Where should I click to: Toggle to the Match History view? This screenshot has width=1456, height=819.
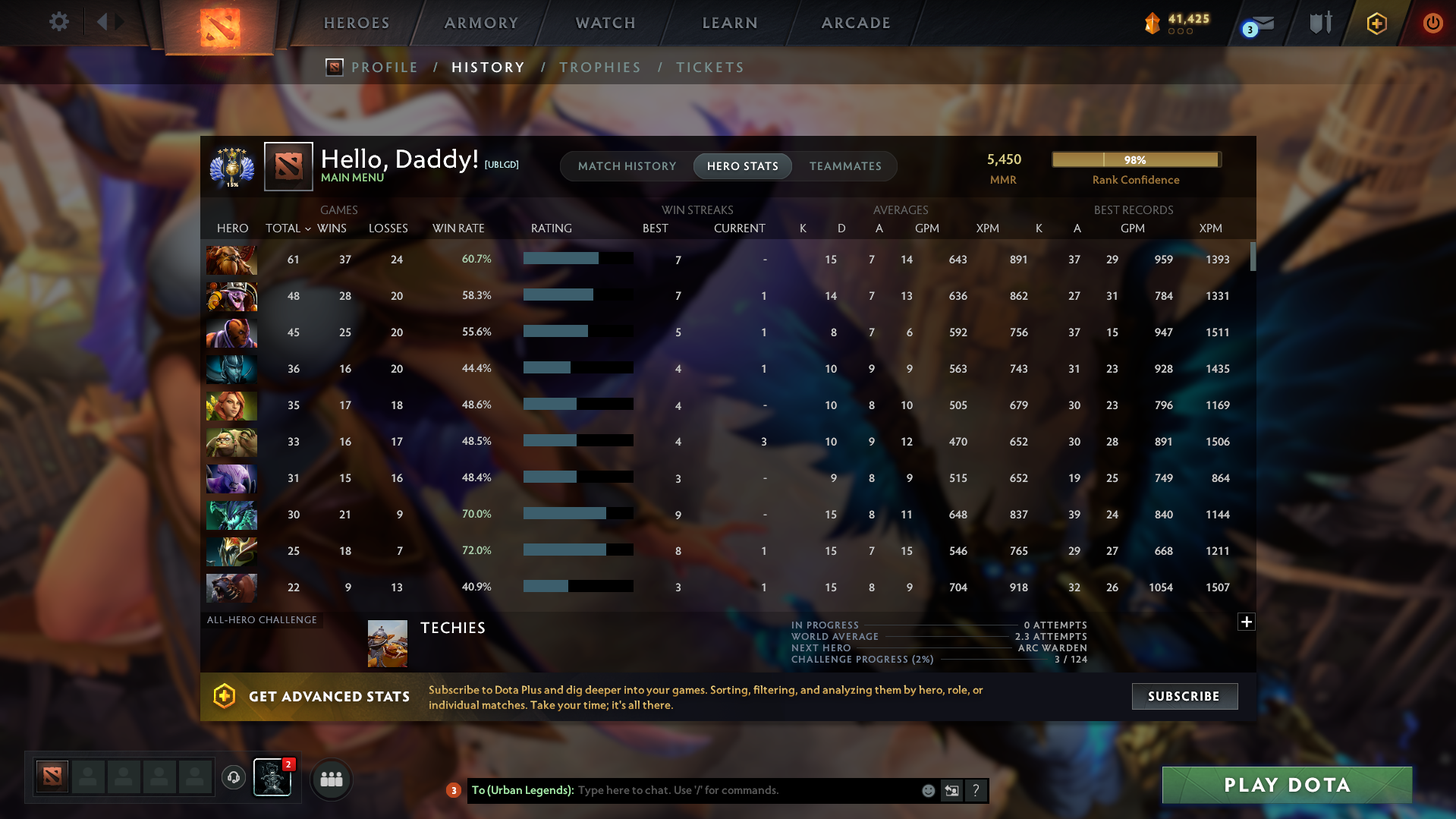coord(627,165)
